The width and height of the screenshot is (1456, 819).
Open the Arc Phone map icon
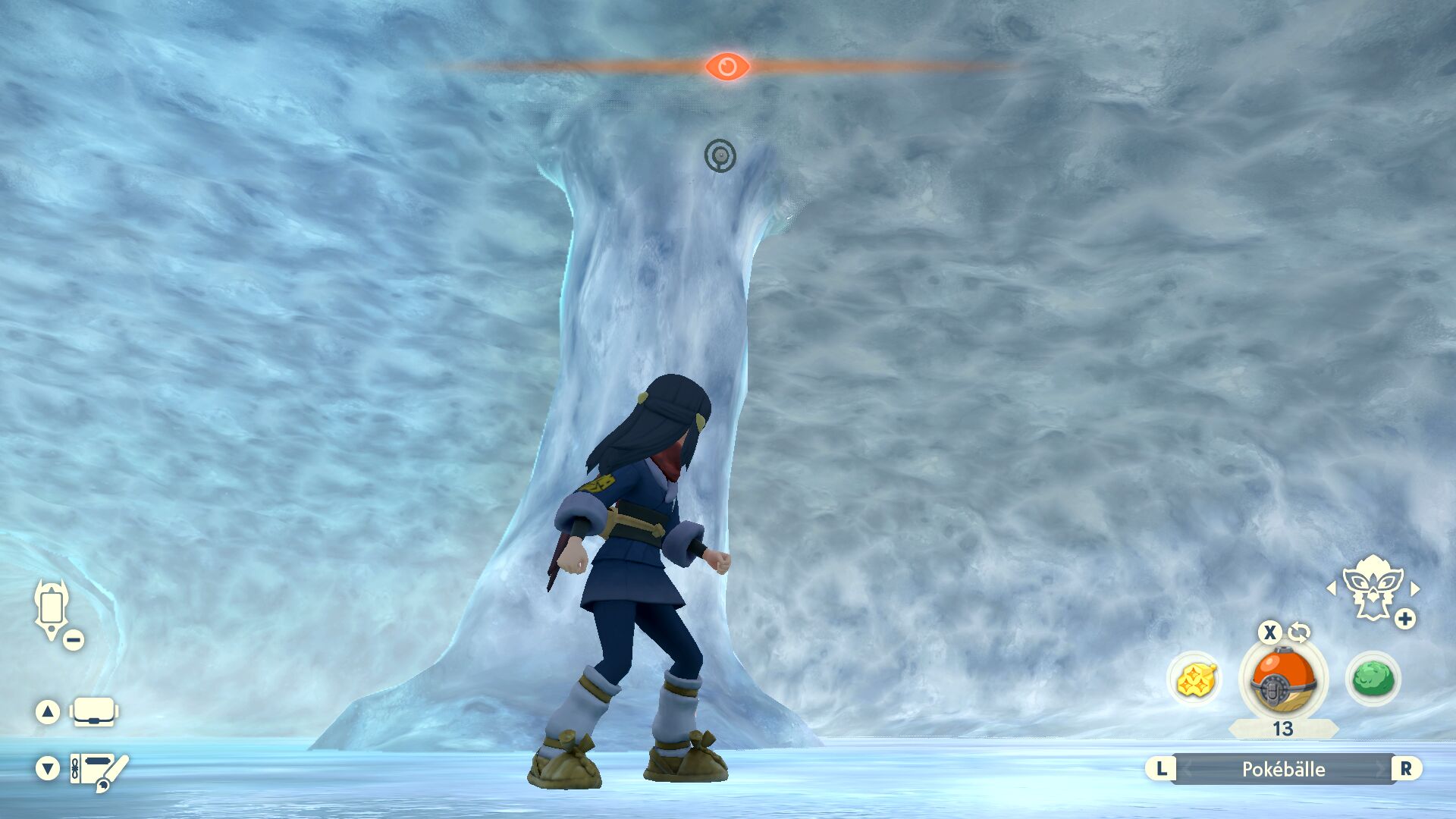pyautogui.click(x=52, y=609)
